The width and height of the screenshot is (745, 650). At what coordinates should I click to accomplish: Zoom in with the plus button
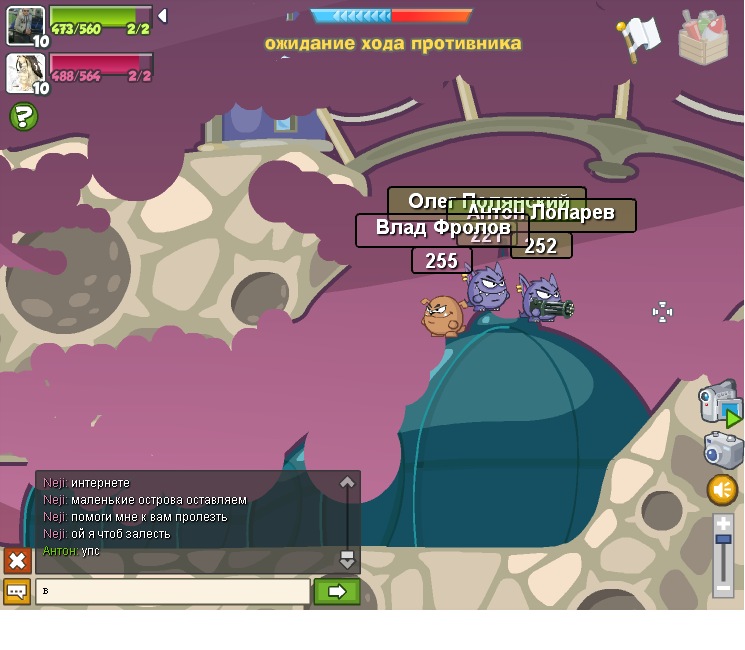(x=723, y=524)
